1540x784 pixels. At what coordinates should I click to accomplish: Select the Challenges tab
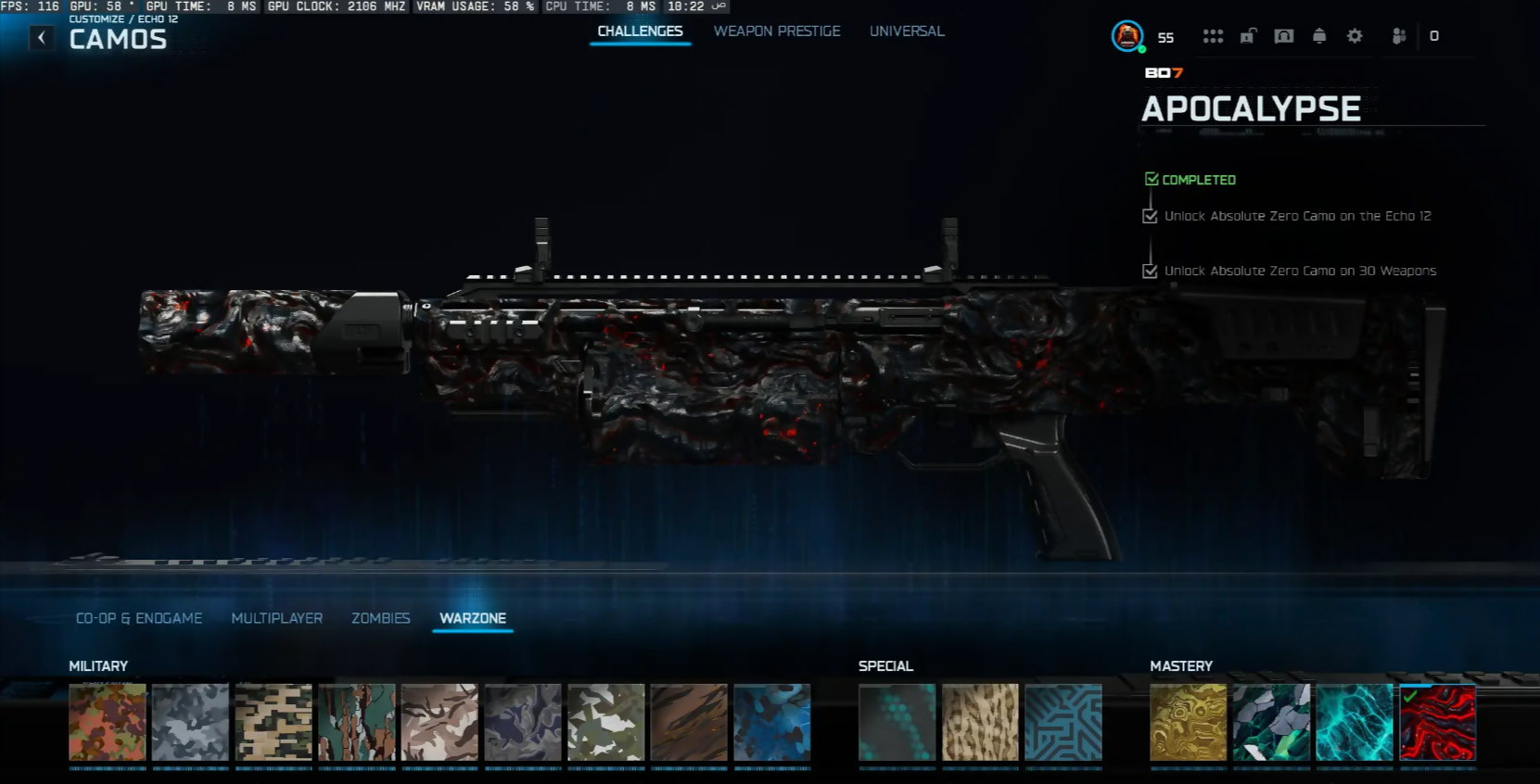640,32
